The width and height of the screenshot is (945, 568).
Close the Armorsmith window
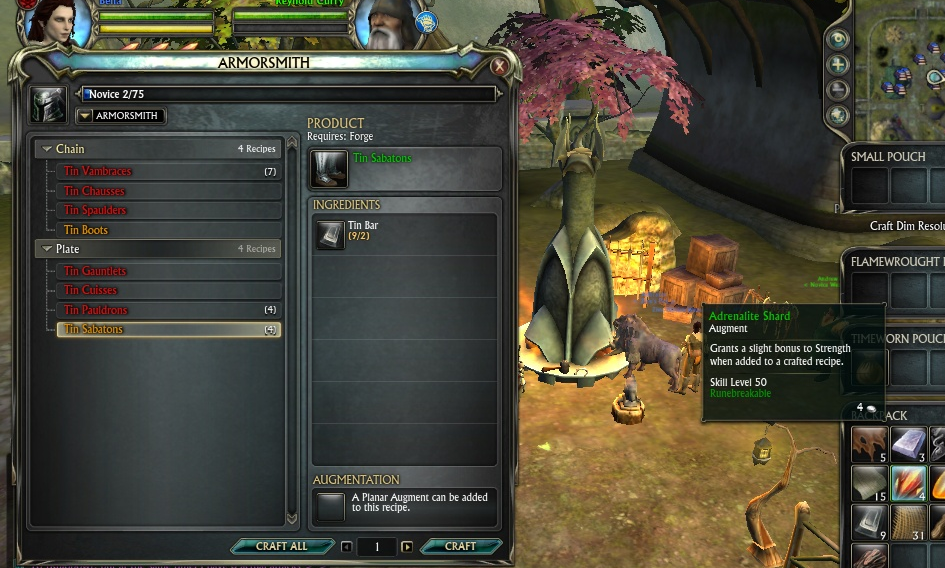tap(499, 67)
